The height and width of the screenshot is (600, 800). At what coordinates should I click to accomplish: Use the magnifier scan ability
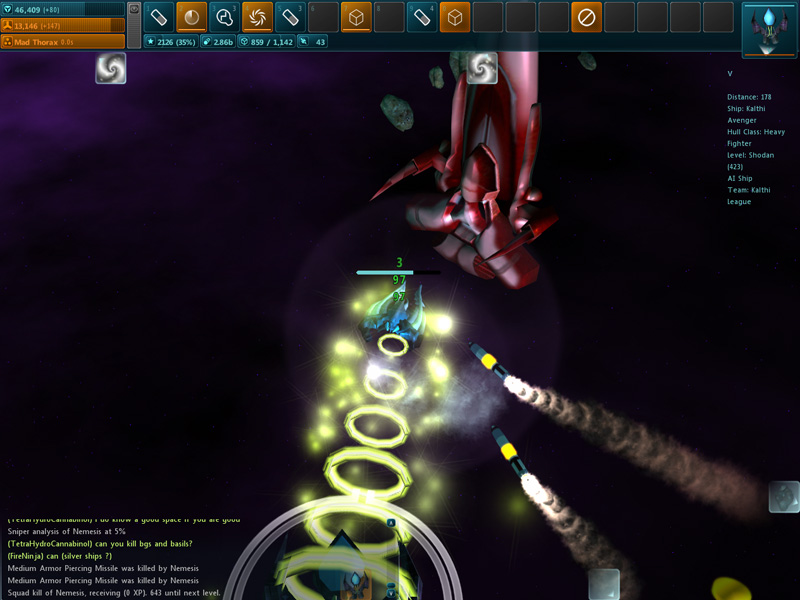pyautogui.click(x=224, y=17)
